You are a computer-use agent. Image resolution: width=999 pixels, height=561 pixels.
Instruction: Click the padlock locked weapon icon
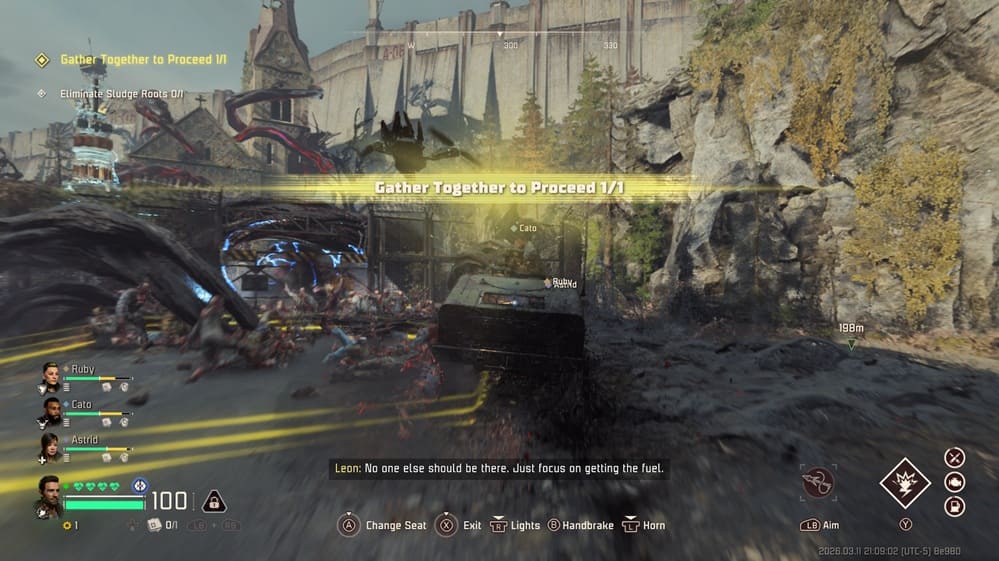213,501
